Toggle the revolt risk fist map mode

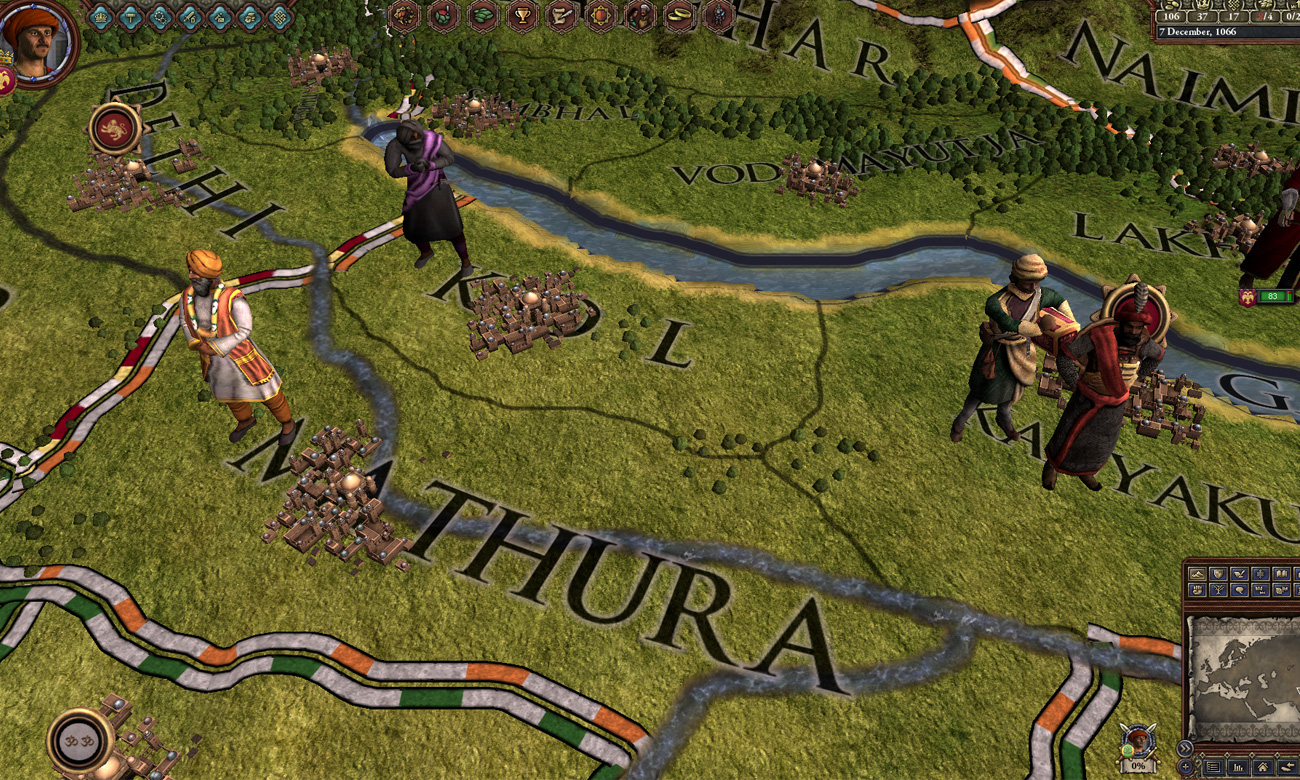tap(1198, 590)
